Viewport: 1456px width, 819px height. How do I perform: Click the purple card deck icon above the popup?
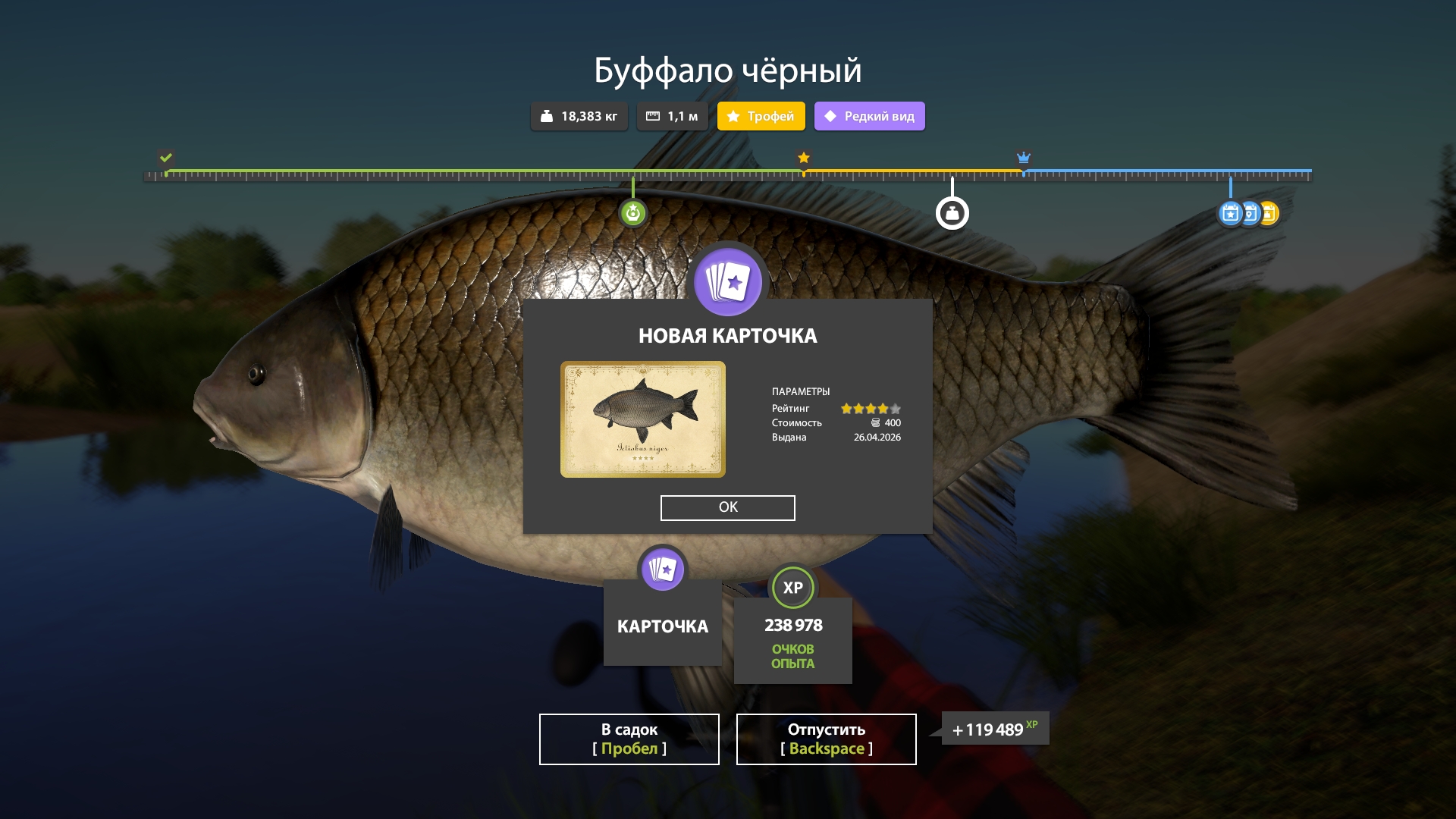(726, 281)
